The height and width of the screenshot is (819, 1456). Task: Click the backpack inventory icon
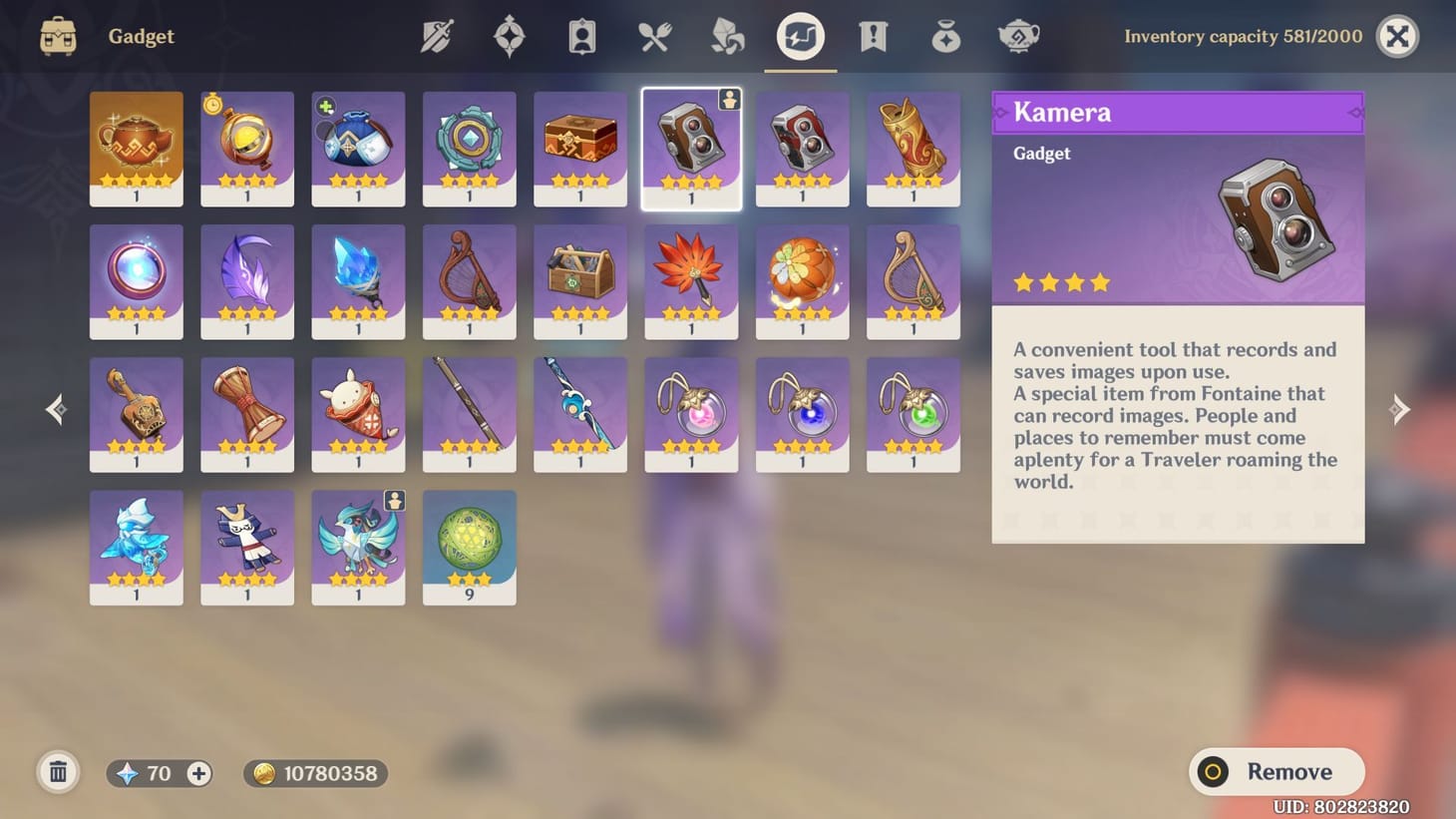57,36
